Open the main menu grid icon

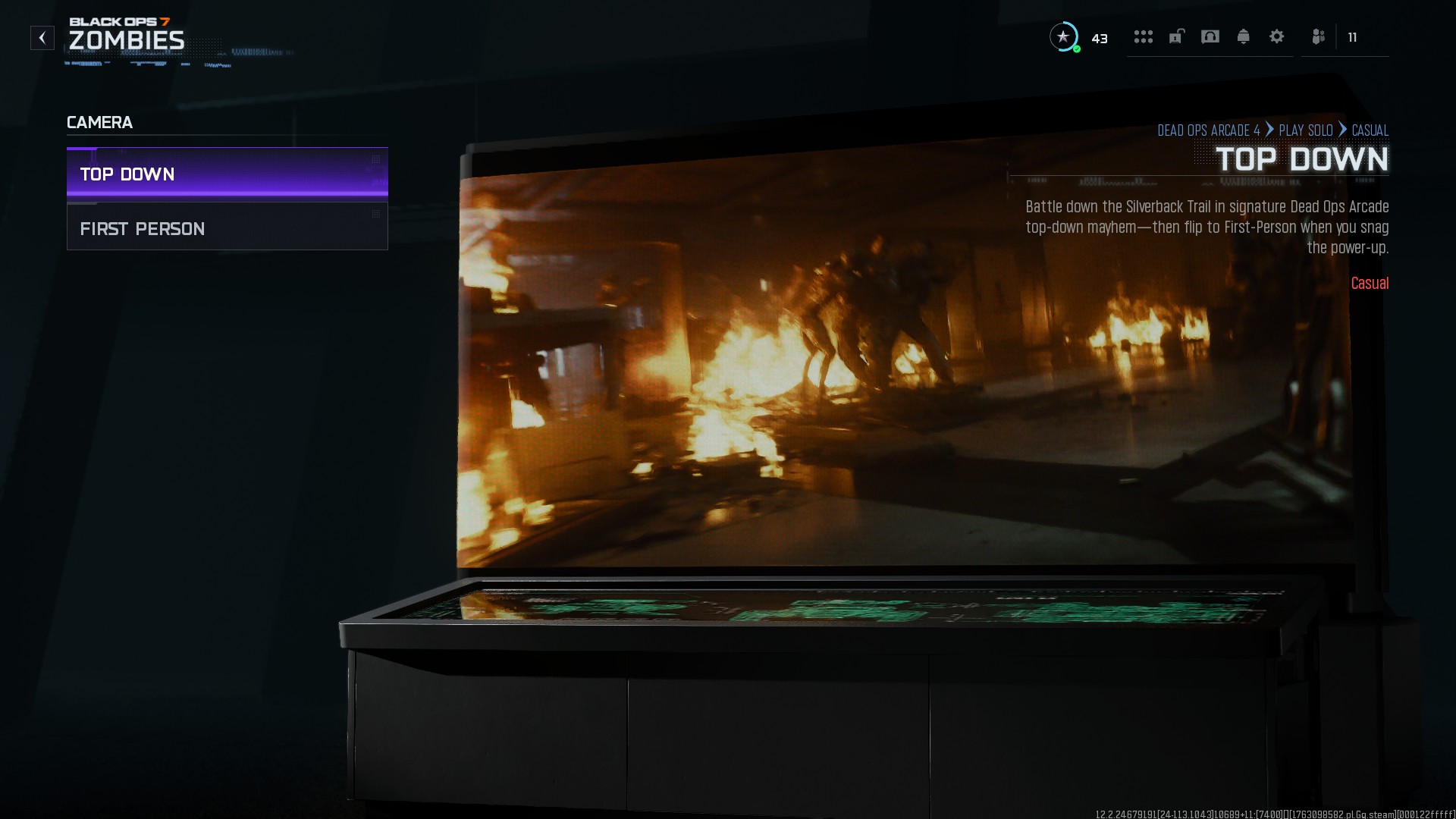1144,37
